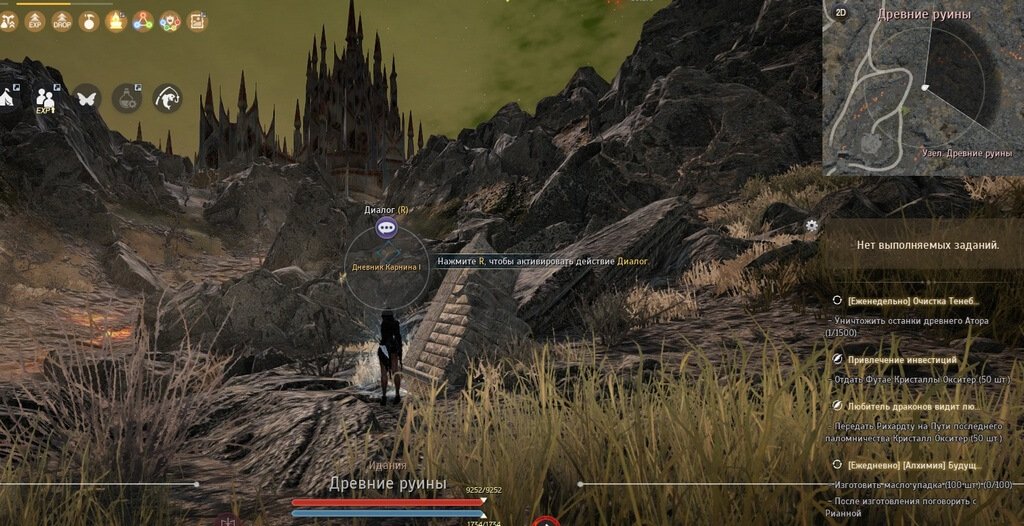Click the colored triangle nodes icon
This screenshot has width=1024, height=526.
143,20
